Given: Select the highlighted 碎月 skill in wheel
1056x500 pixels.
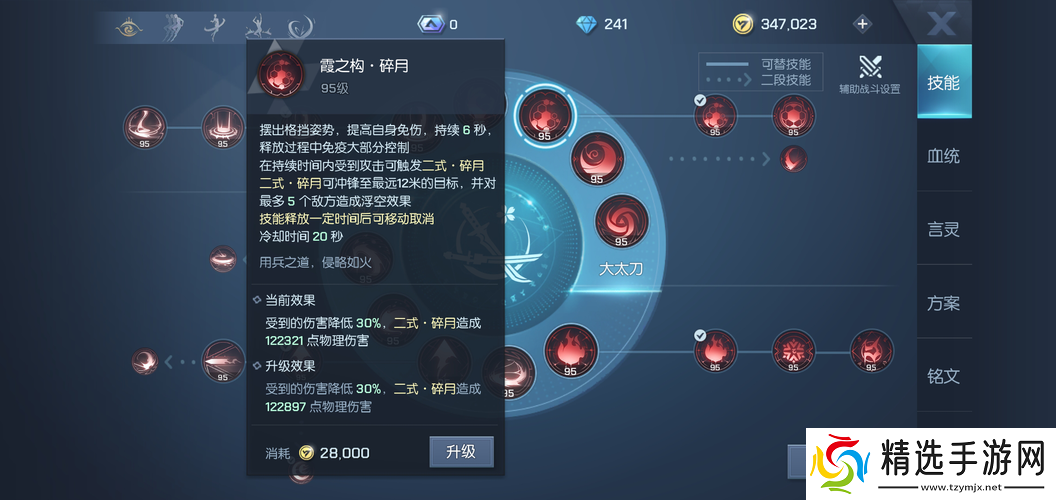Looking at the screenshot, I should 544,115.
